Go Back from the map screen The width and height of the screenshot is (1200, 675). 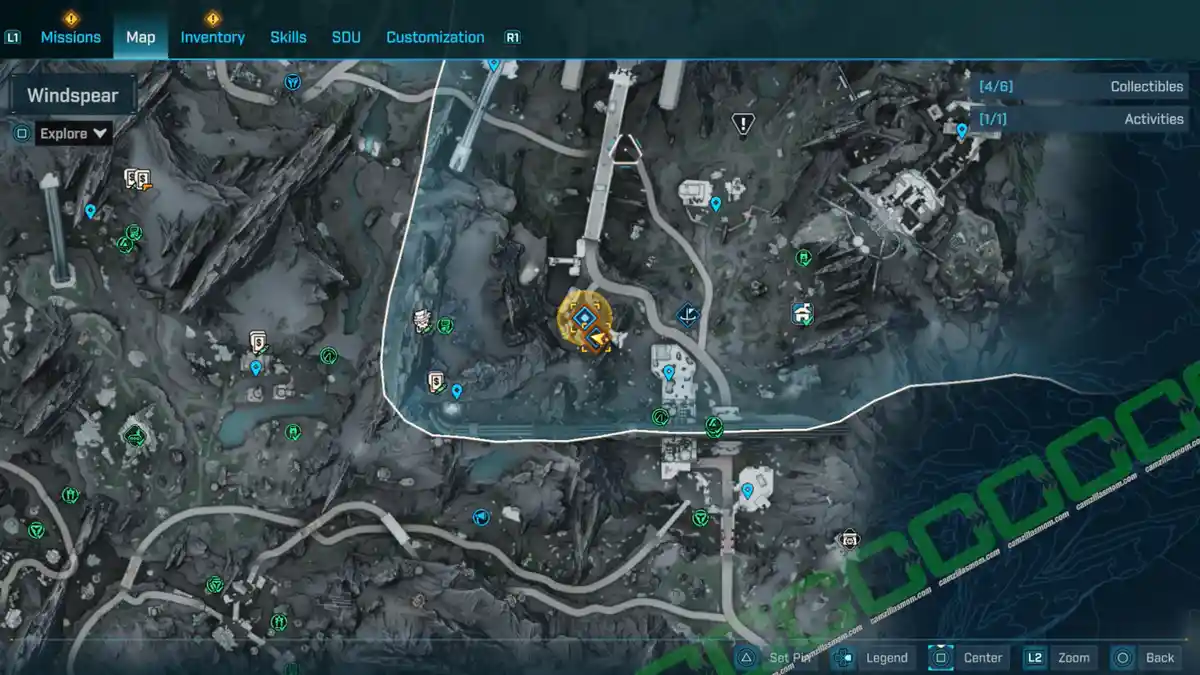[1147, 657]
